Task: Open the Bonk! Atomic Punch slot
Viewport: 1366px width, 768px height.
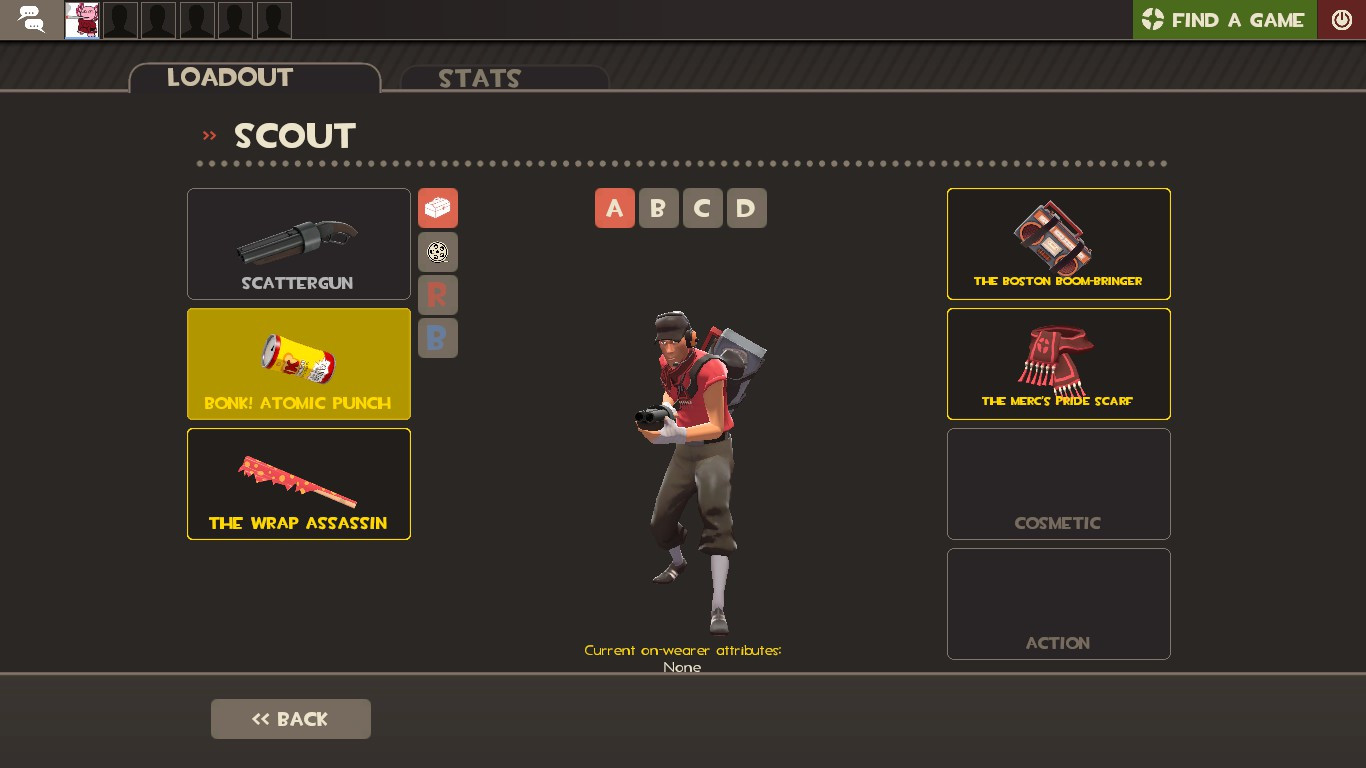Action: (298, 363)
